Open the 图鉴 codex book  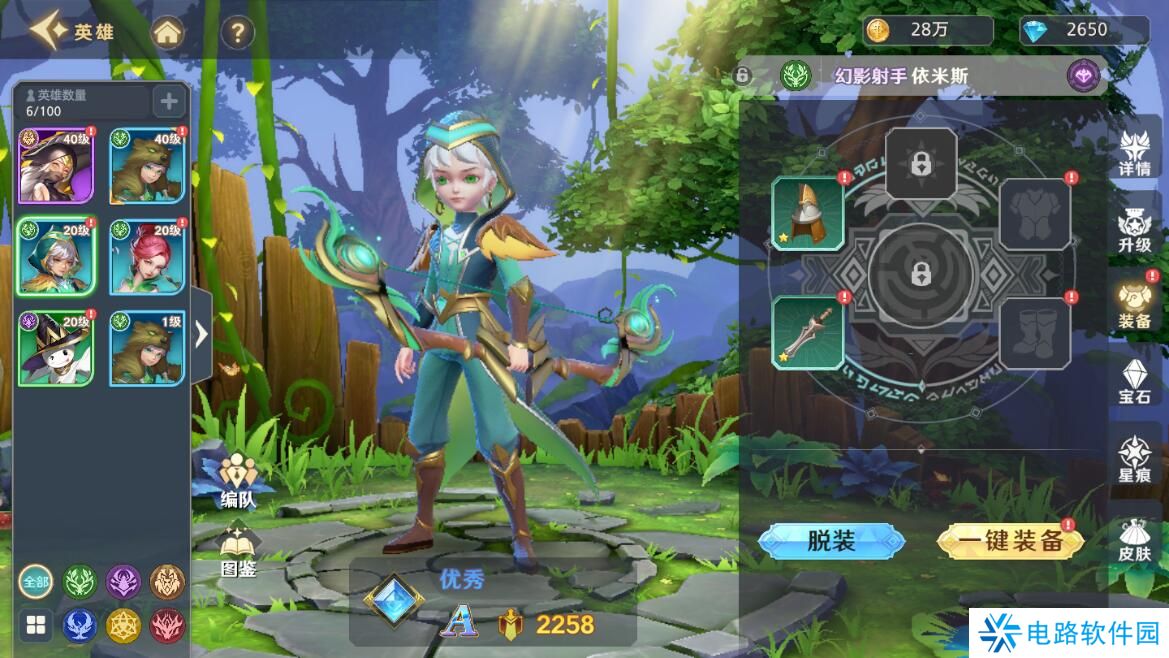237,551
